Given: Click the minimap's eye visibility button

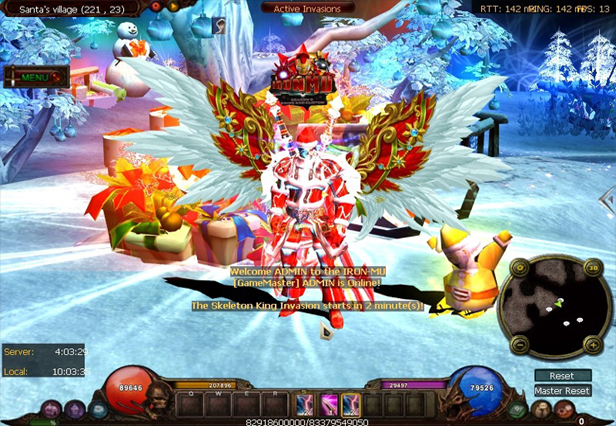Looking at the screenshot, I should 521,270.
